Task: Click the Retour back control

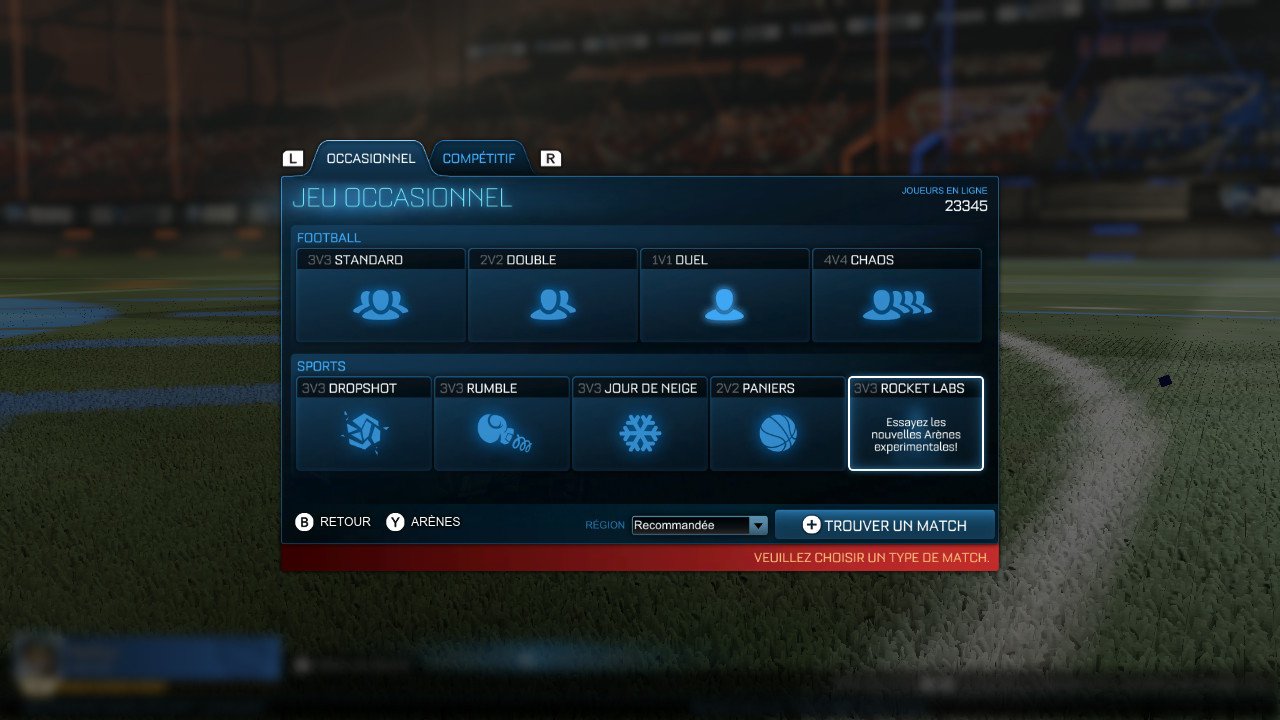Action: tap(333, 521)
